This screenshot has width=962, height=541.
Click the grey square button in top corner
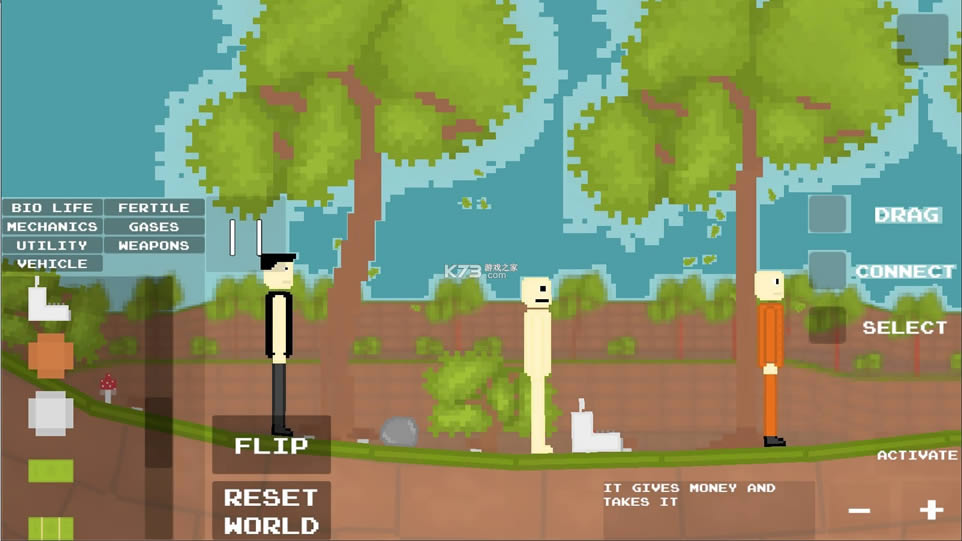coord(922,40)
